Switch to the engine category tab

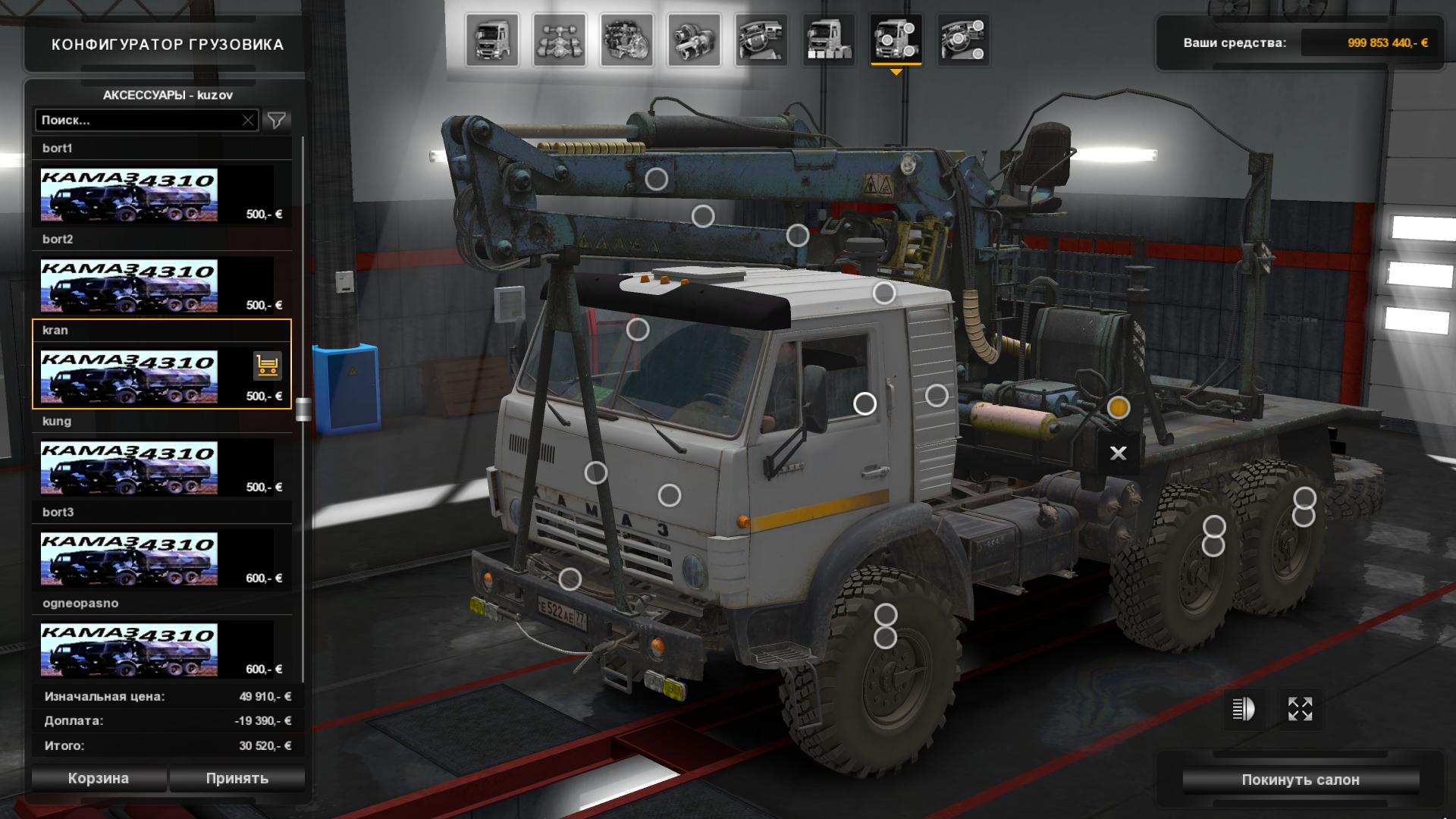tap(627, 39)
